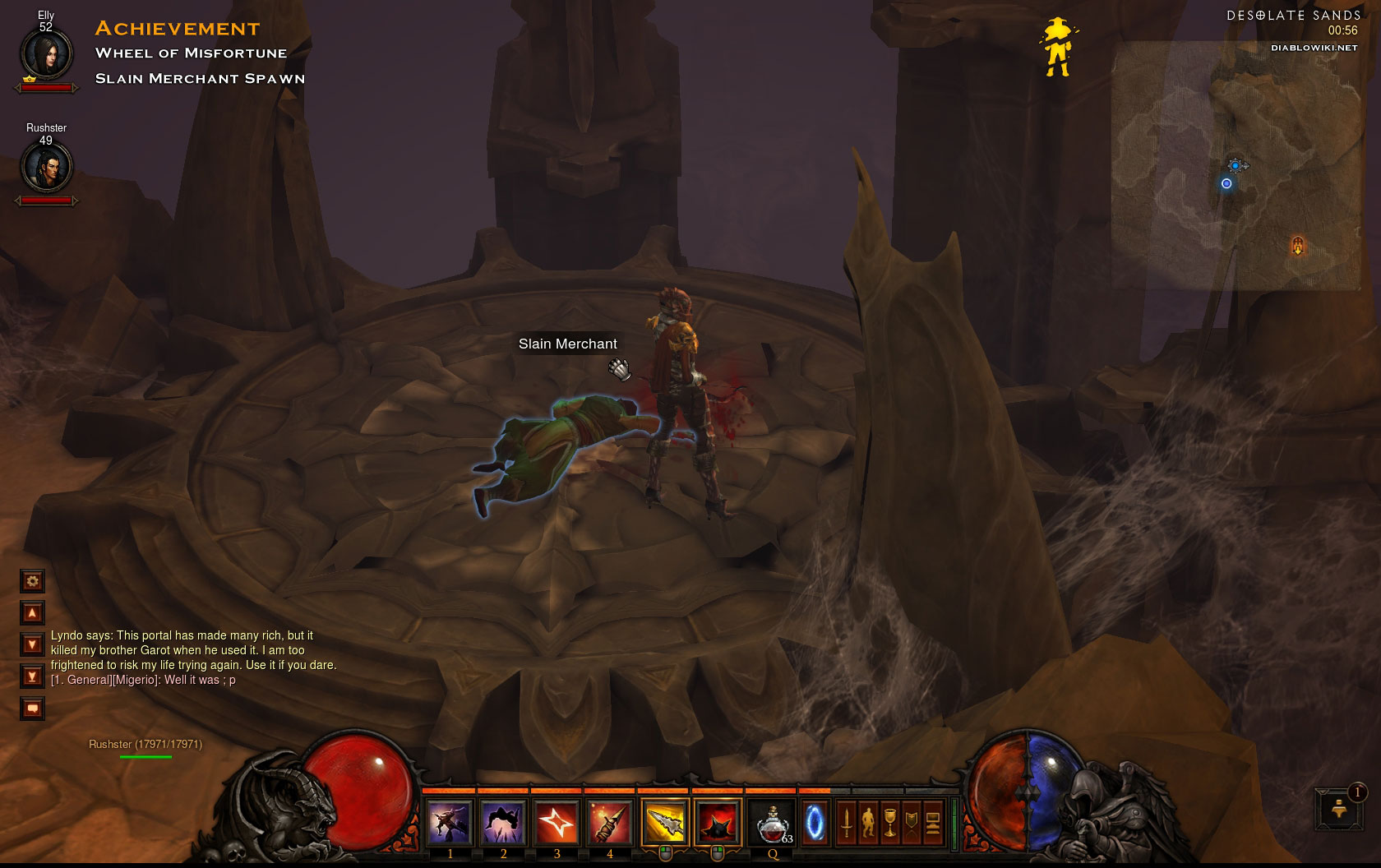
Task: Jump chat to the latest message
Action: click(x=32, y=676)
